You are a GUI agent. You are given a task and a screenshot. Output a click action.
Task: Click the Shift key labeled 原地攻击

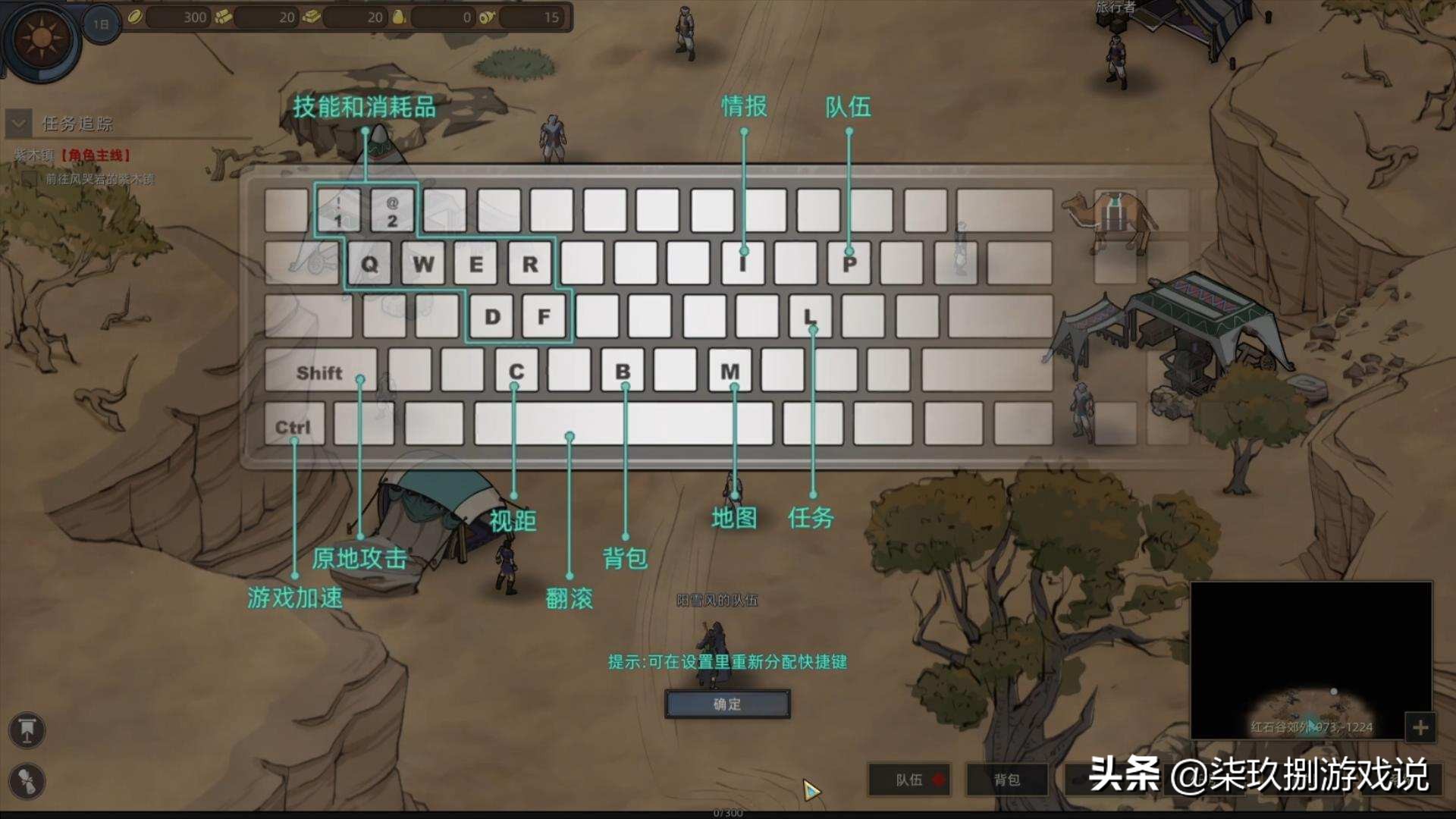pyautogui.click(x=322, y=372)
